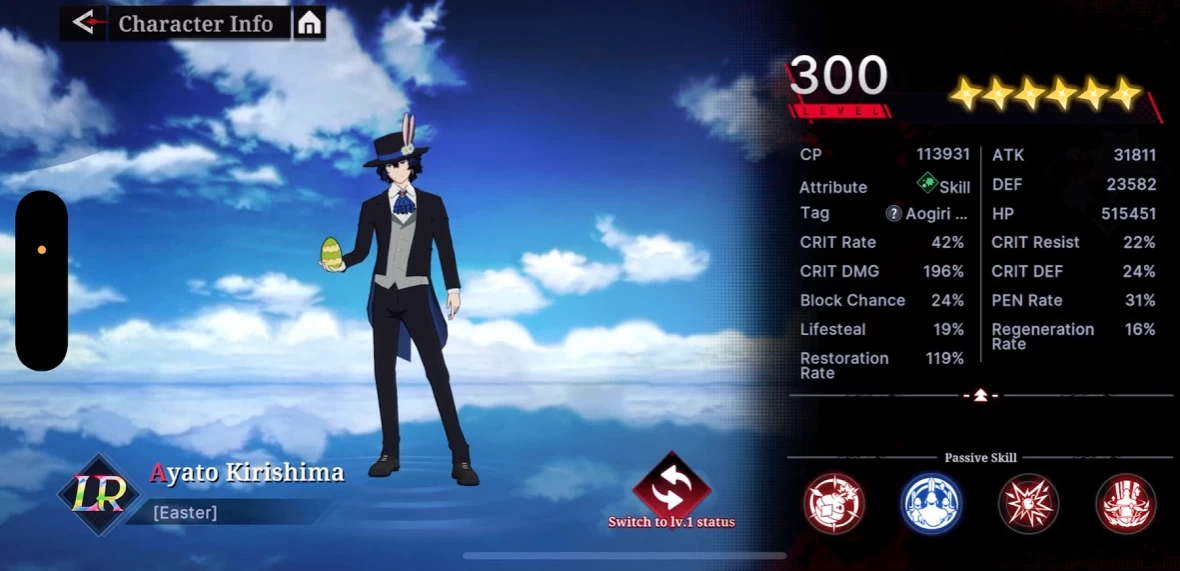The width and height of the screenshot is (1180, 571).
Task: Return home via the house icon
Action: tap(310, 23)
